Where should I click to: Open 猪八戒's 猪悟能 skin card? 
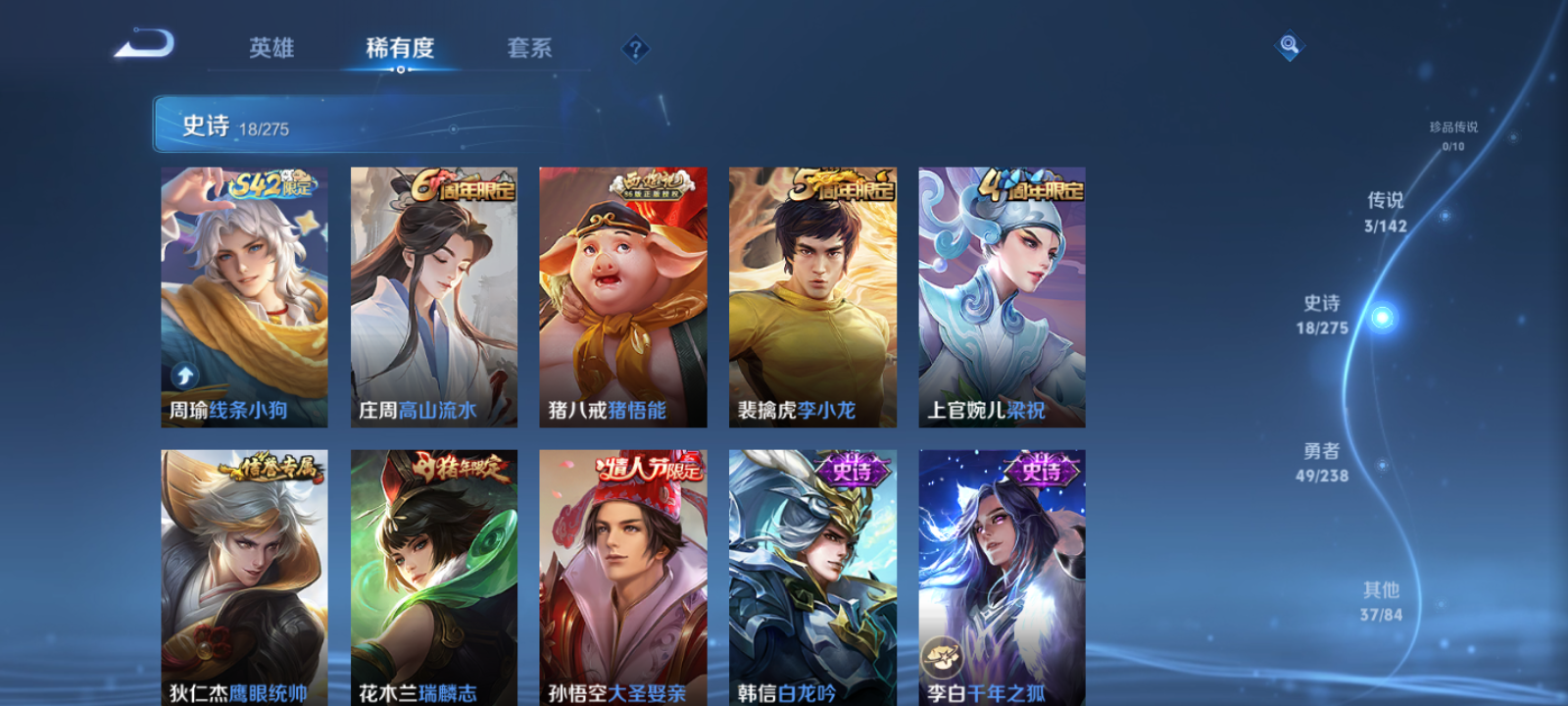point(622,294)
